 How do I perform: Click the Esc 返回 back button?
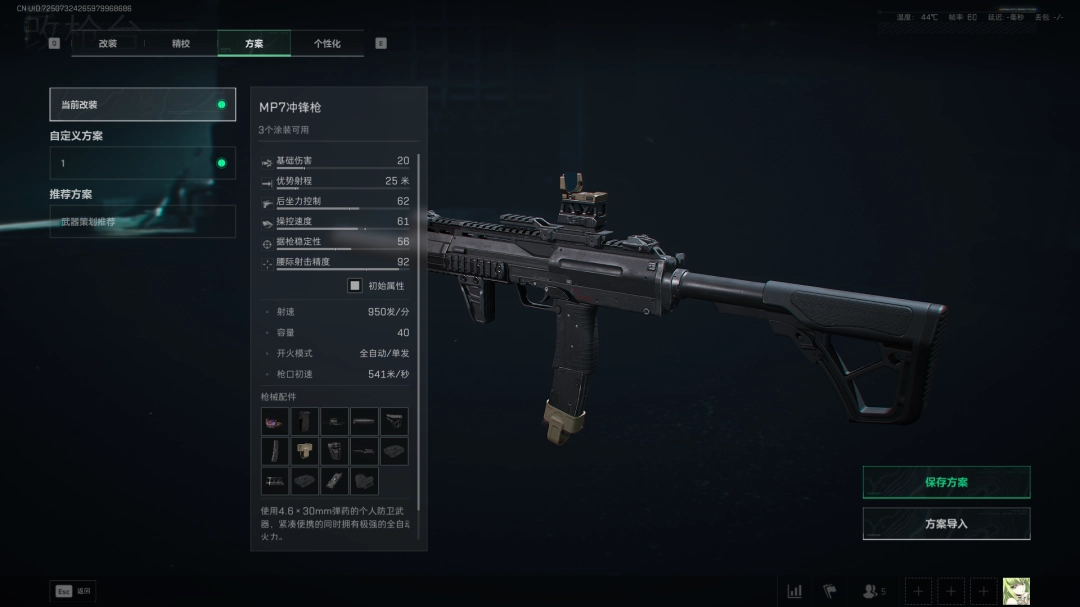73,591
